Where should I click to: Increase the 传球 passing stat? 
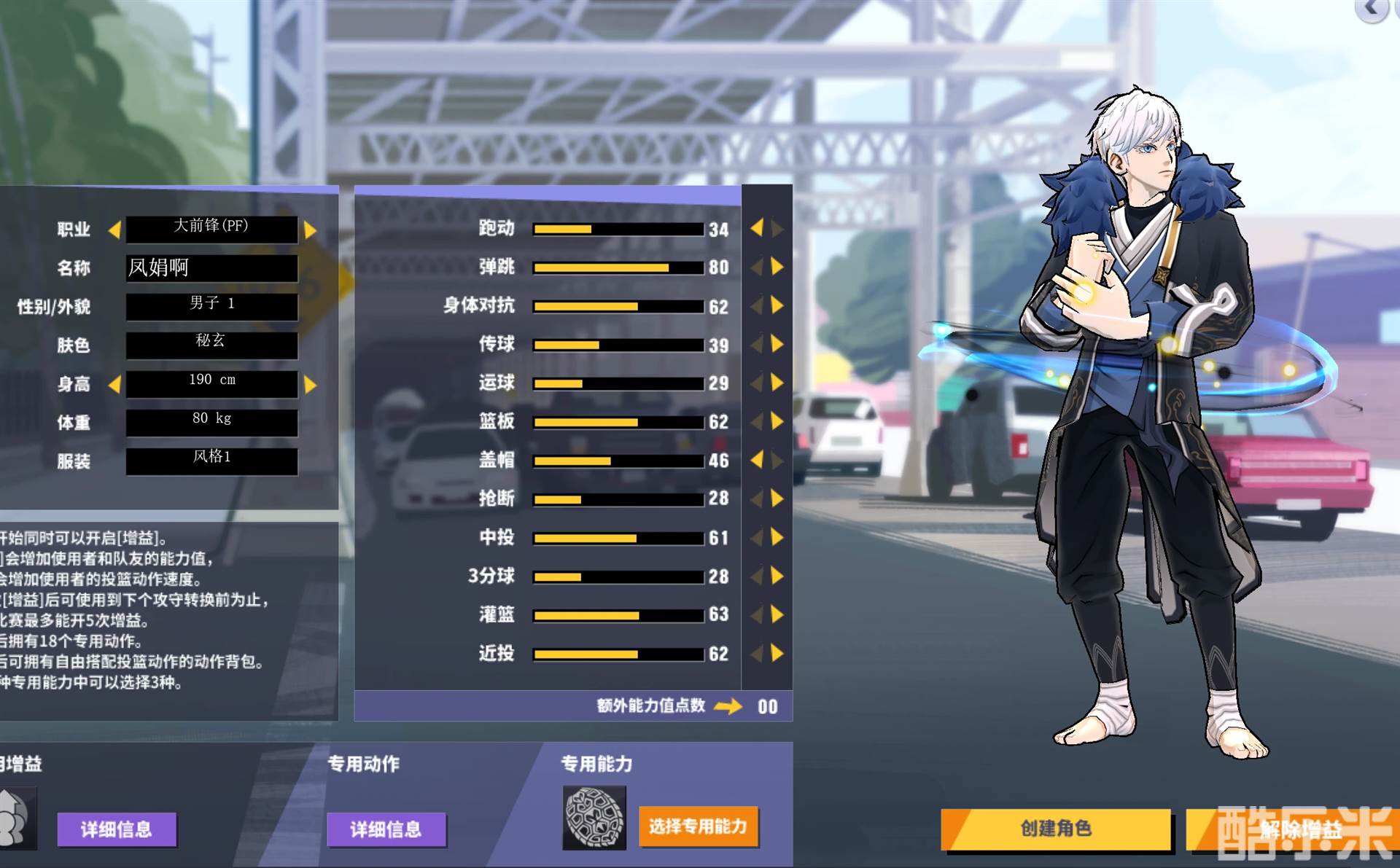tap(777, 344)
